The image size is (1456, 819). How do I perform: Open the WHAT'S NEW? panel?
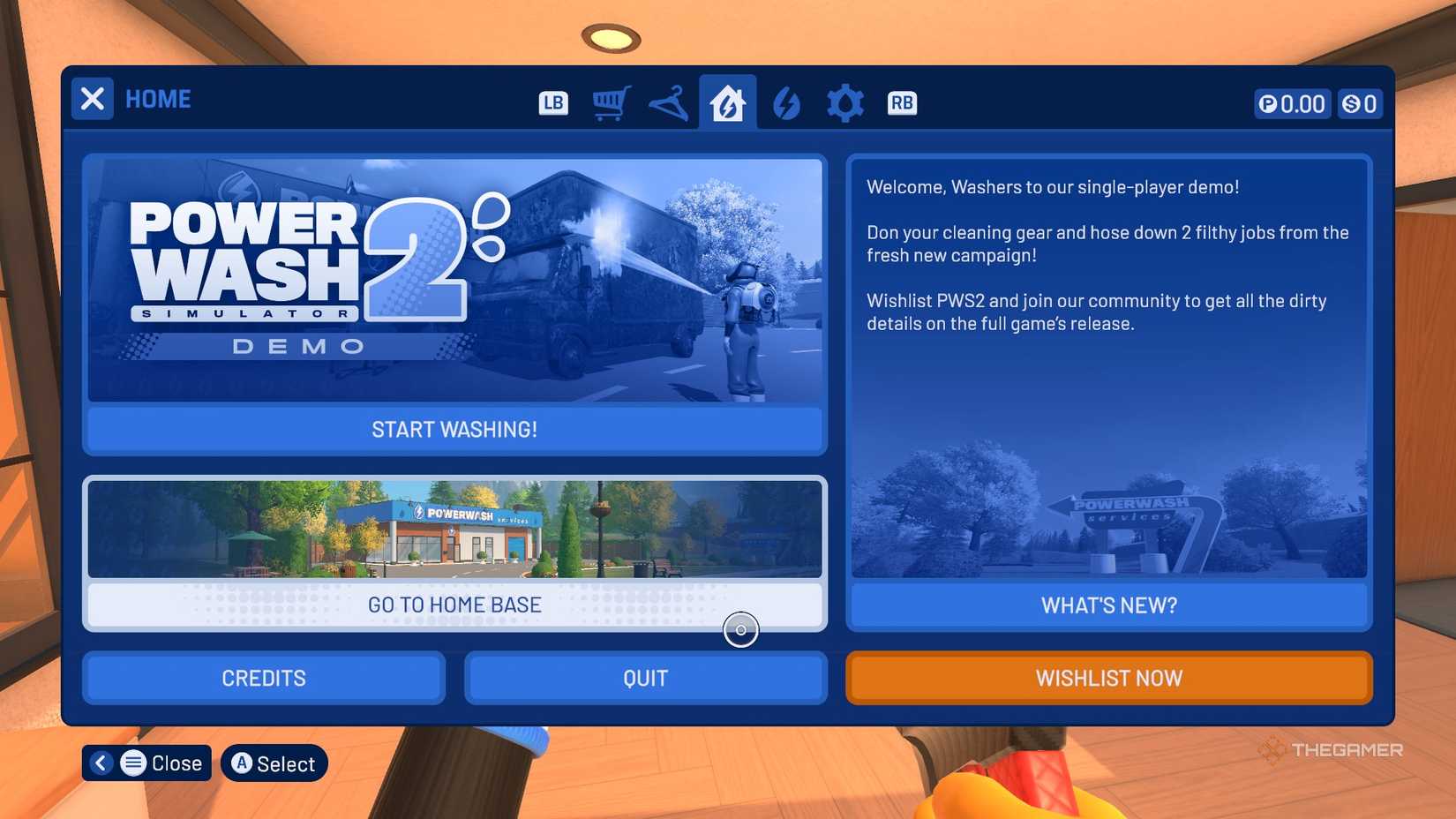tap(1108, 605)
